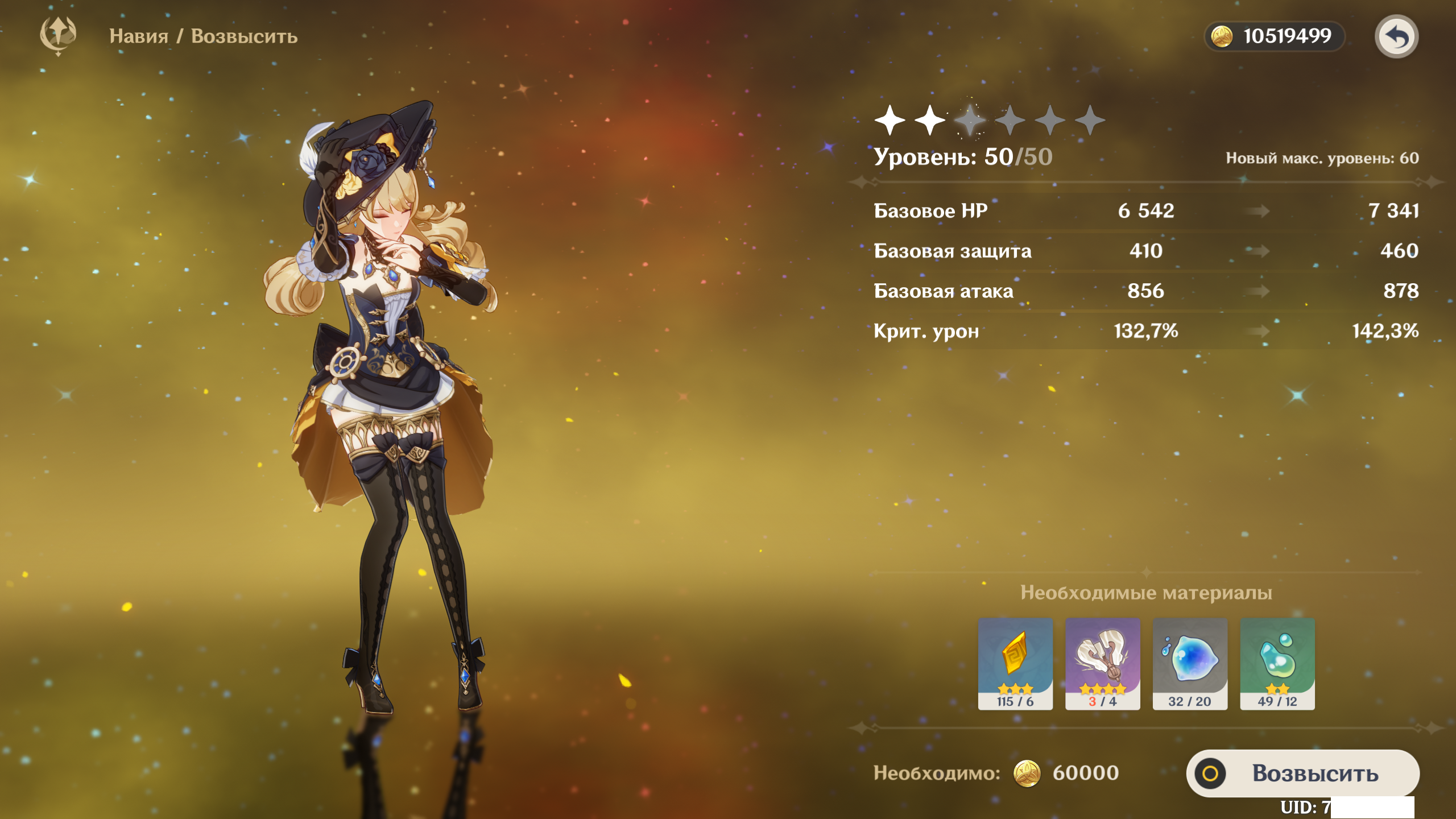
Task: Go back using the return arrow button
Action: (1396, 37)
